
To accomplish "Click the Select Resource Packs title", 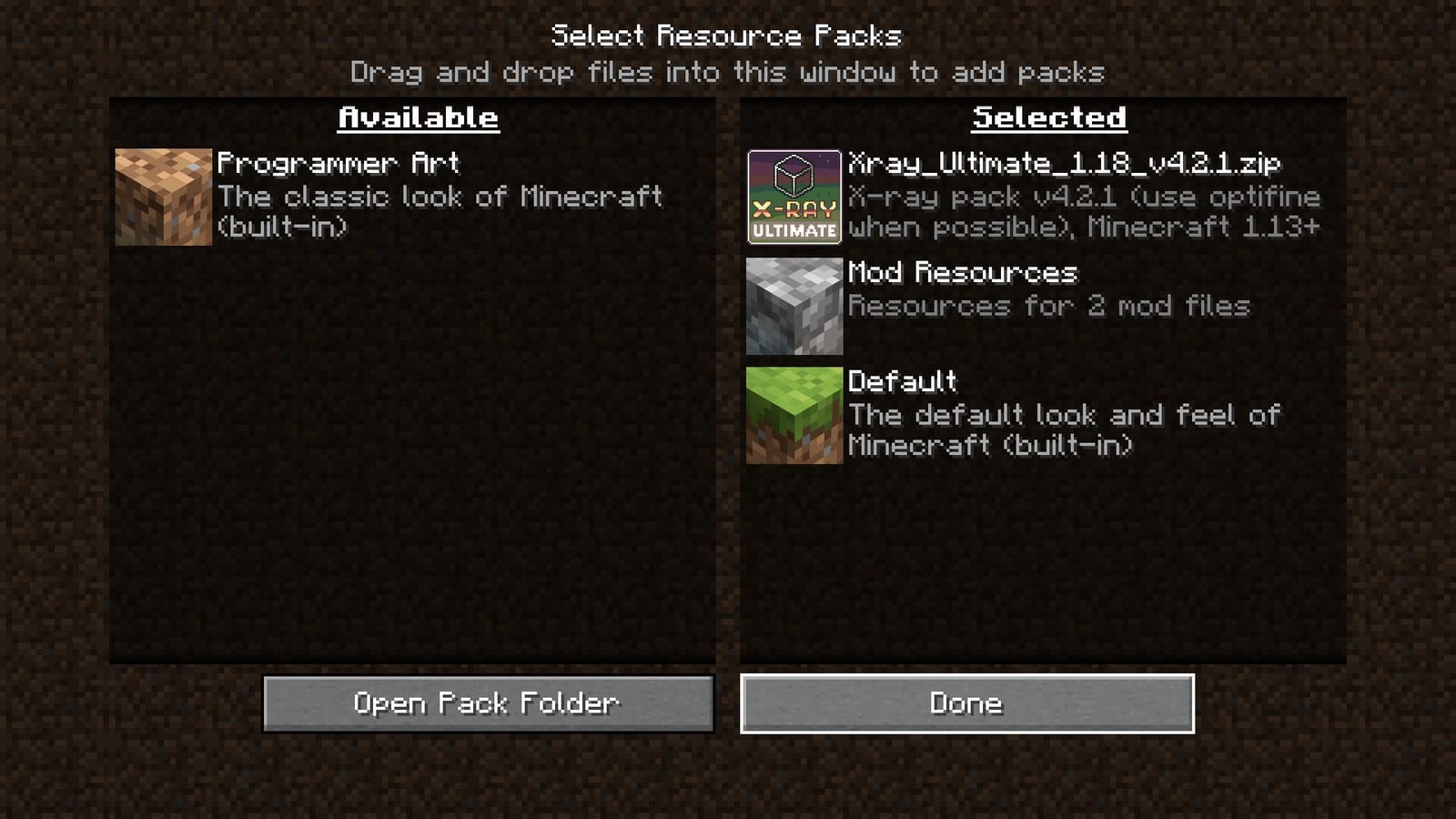I will click(727, 35).
